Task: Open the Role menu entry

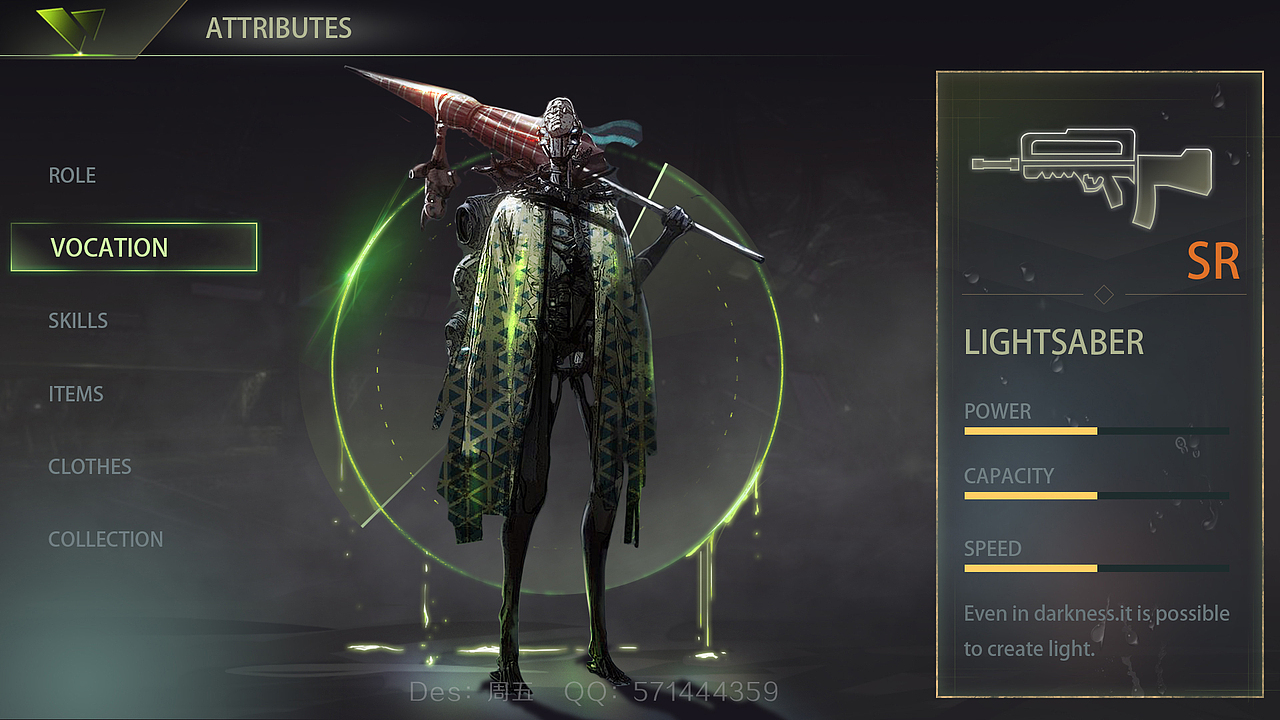Action: (x=73, y=176)
